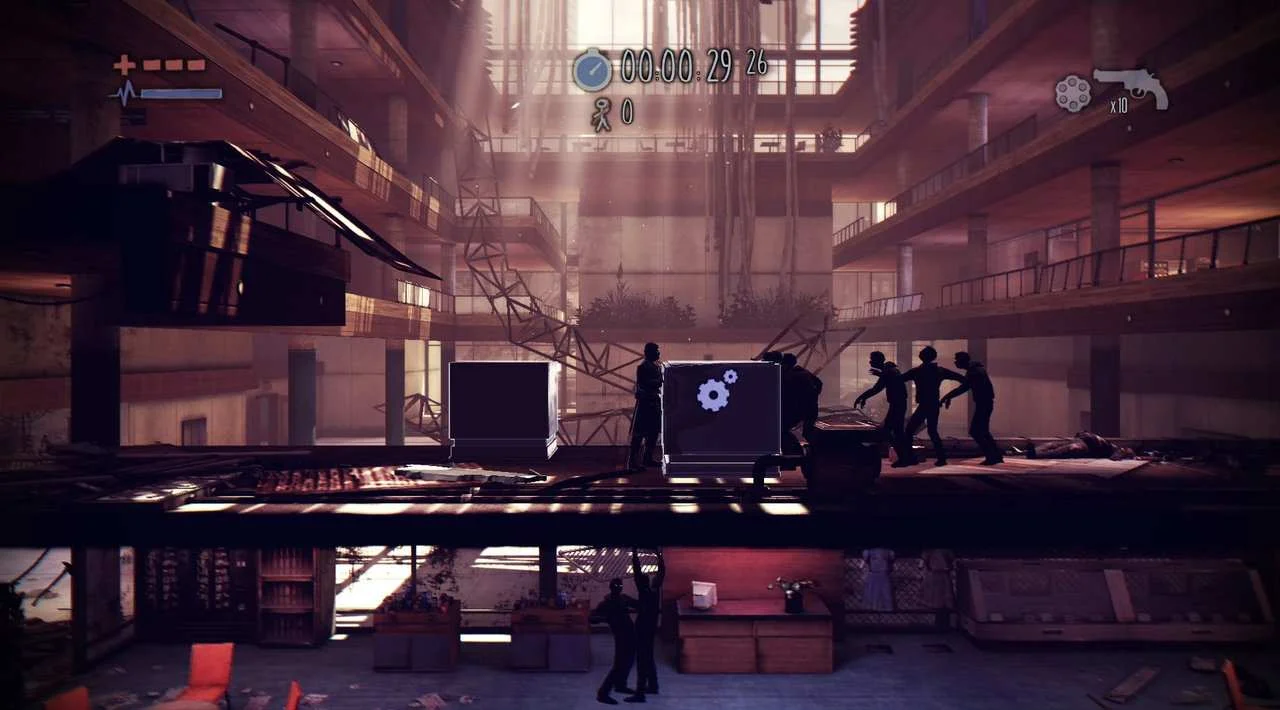Click the blue stopwatch icon
The height and width of the screenshot is (710, 1280).
point(592,69)
